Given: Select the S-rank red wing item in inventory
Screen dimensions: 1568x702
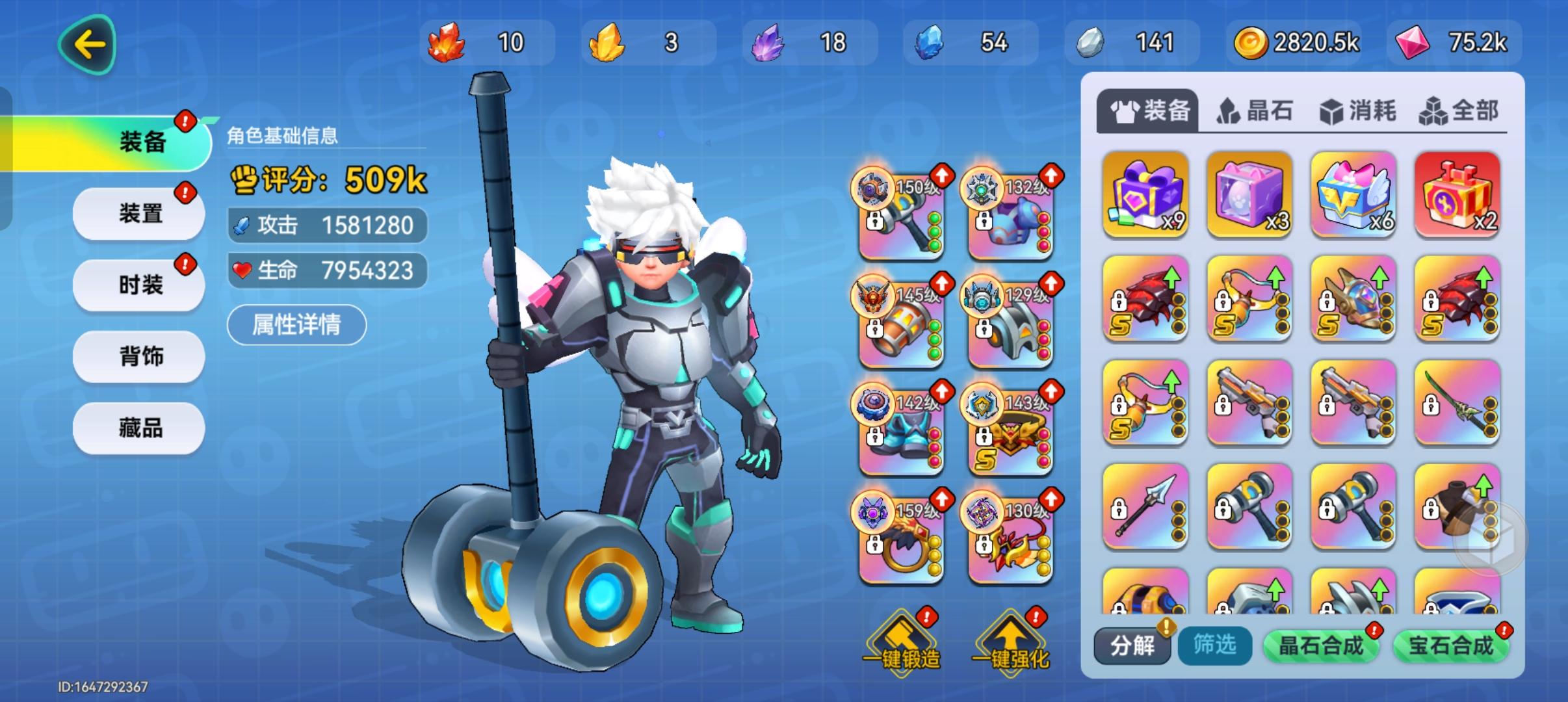Looking at the screenshot, I should [1145, 299].
